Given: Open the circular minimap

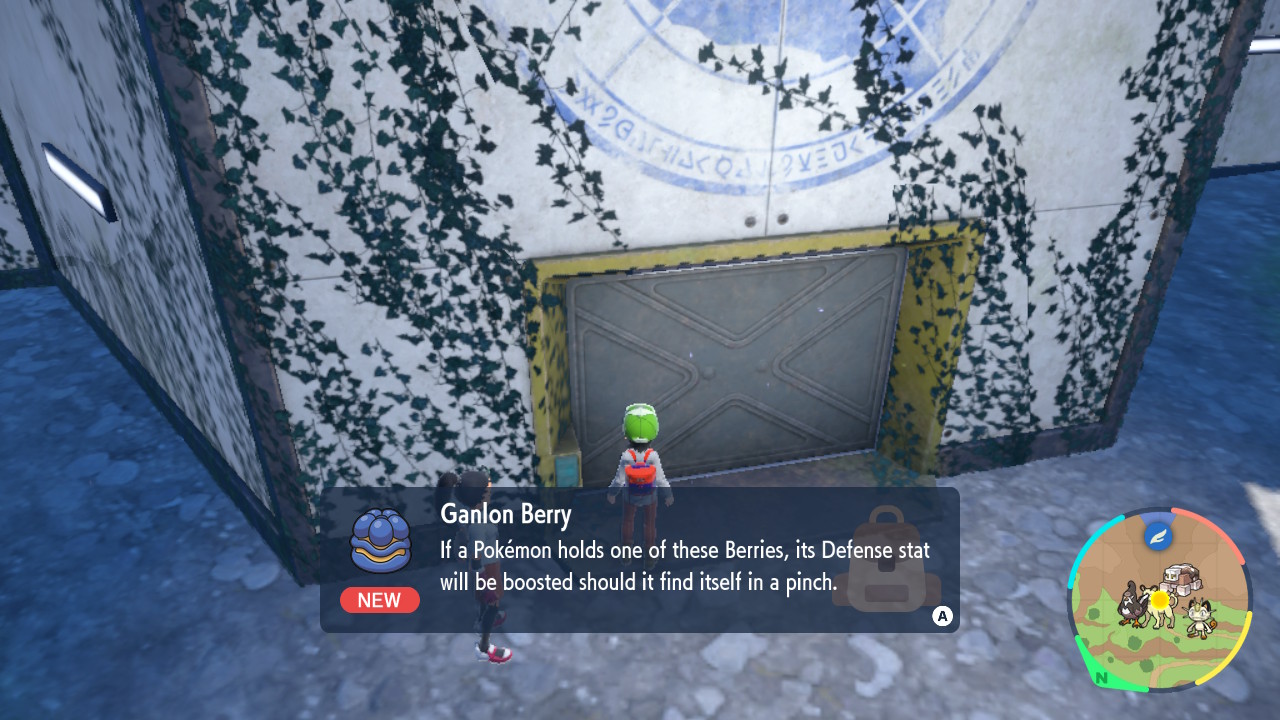Looking at the screenshot, I should [x=1158, y=599].
